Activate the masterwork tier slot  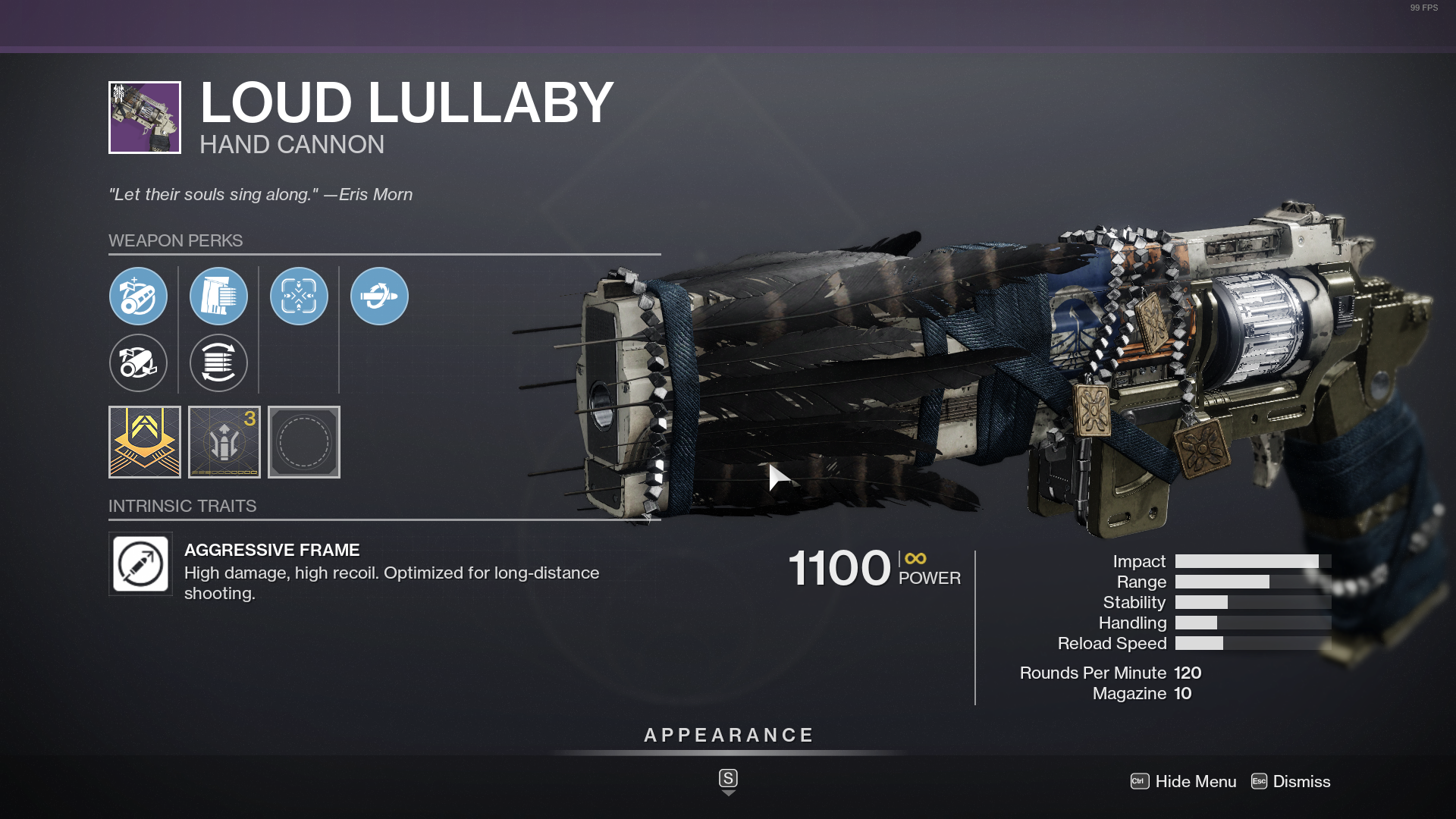coord(144,442)
